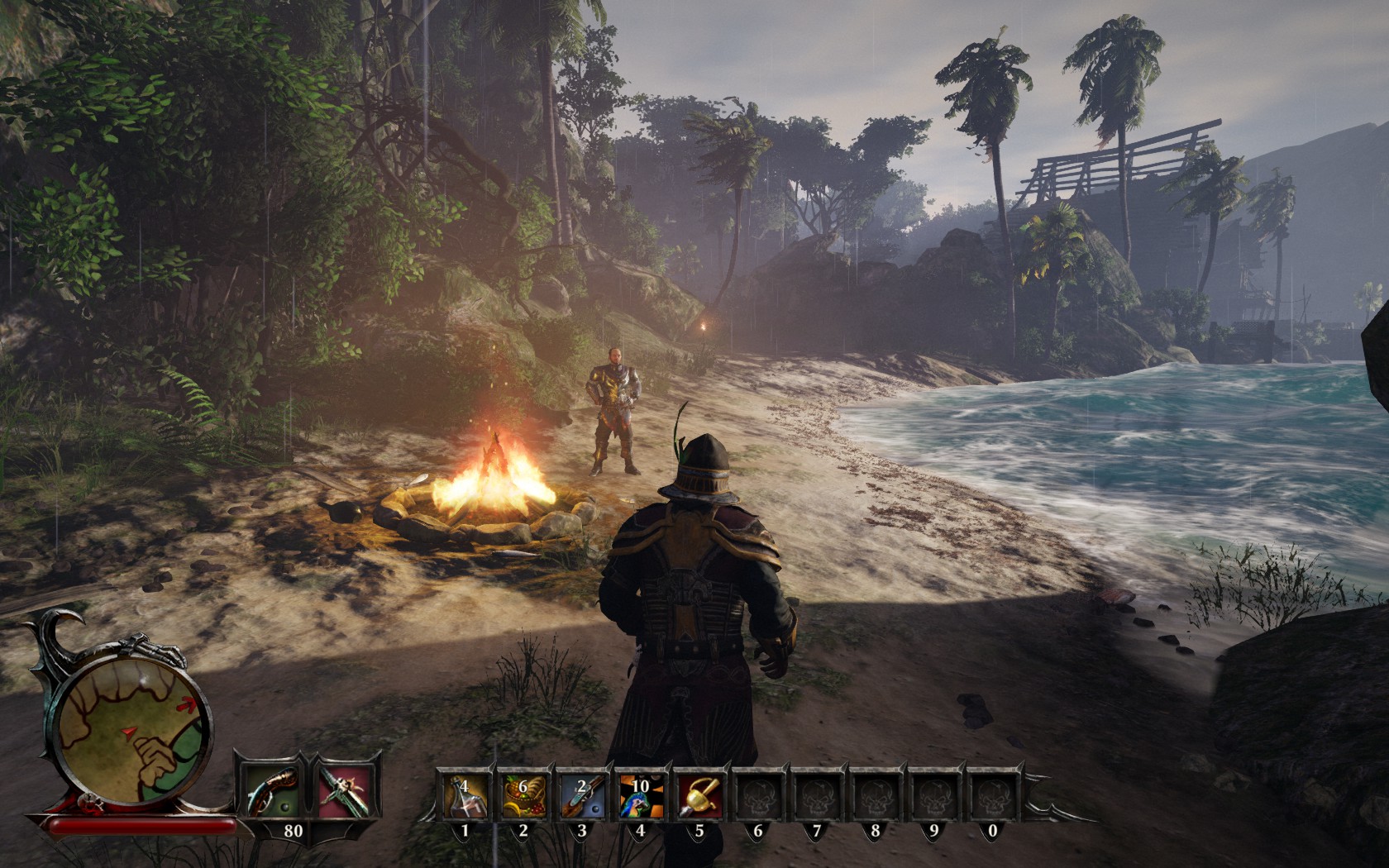Use the fruit provisions in hotbar slot 2
The height and width of the screenshot is (868, 1389).
pos(523,794)
